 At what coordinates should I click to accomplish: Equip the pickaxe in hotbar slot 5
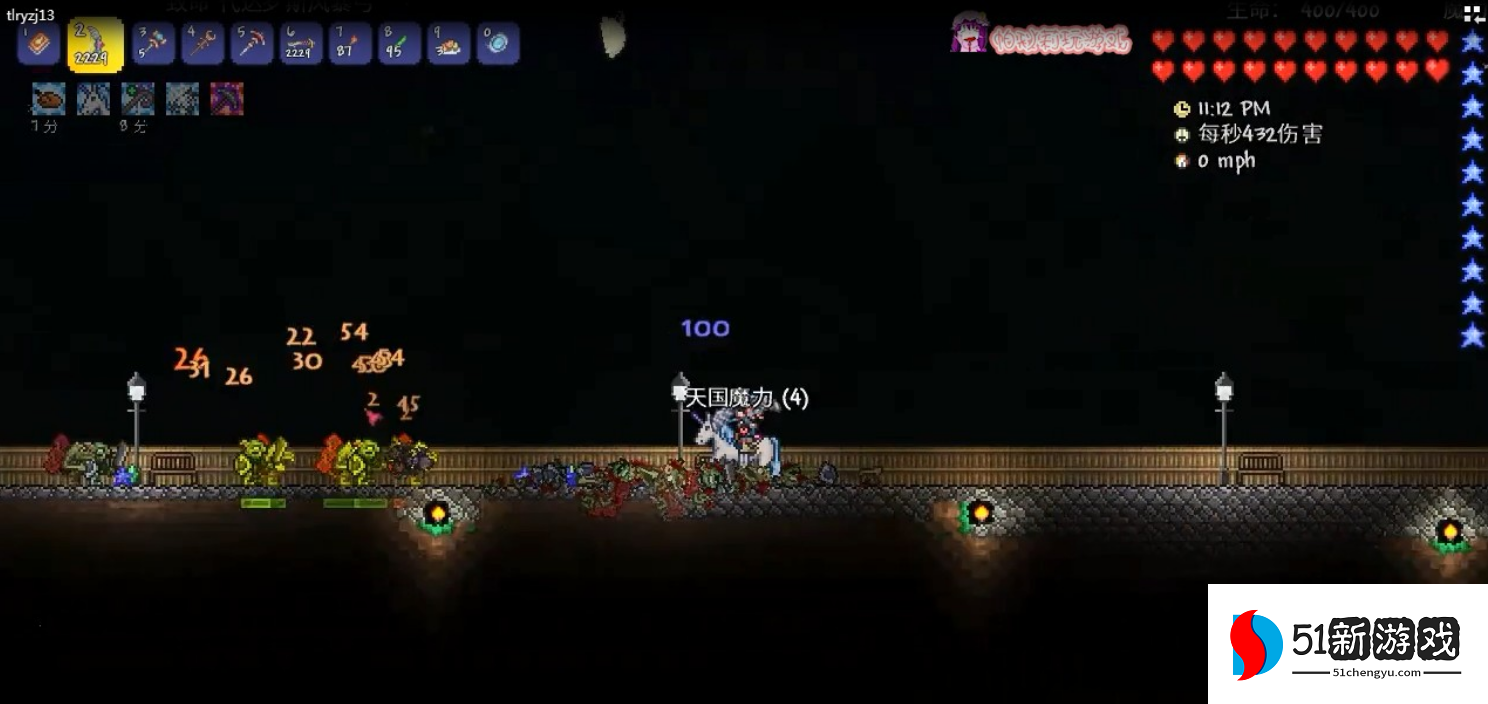click(x=252, y=44)
